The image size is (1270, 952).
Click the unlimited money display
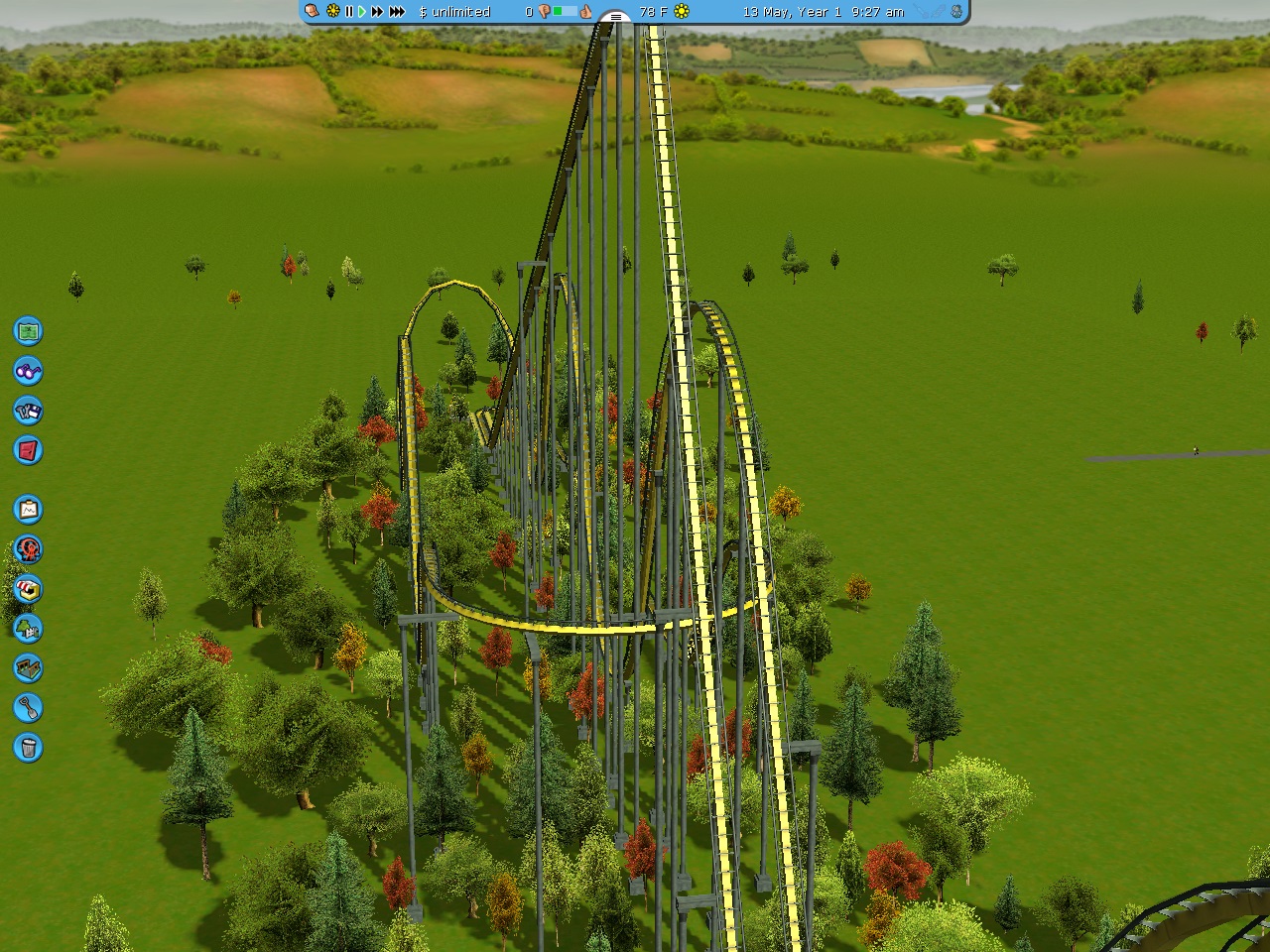pyautogui.click(x=454, y=12)
